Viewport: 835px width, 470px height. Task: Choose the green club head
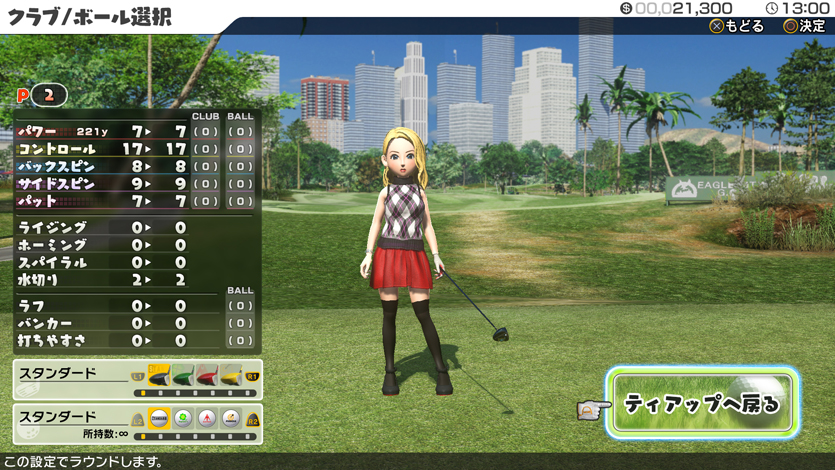tap(183, 376)
